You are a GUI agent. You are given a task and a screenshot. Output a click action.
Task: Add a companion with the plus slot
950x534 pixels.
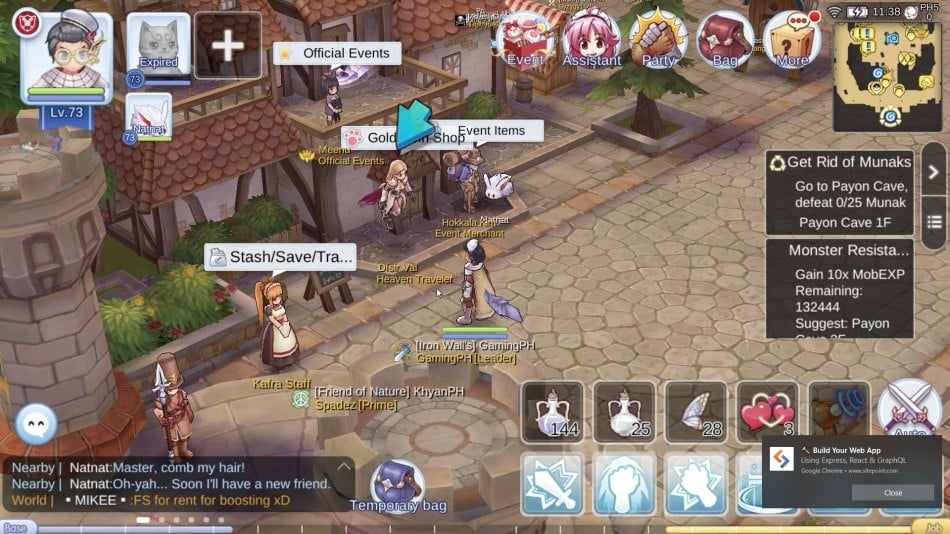tap(228, 46)
